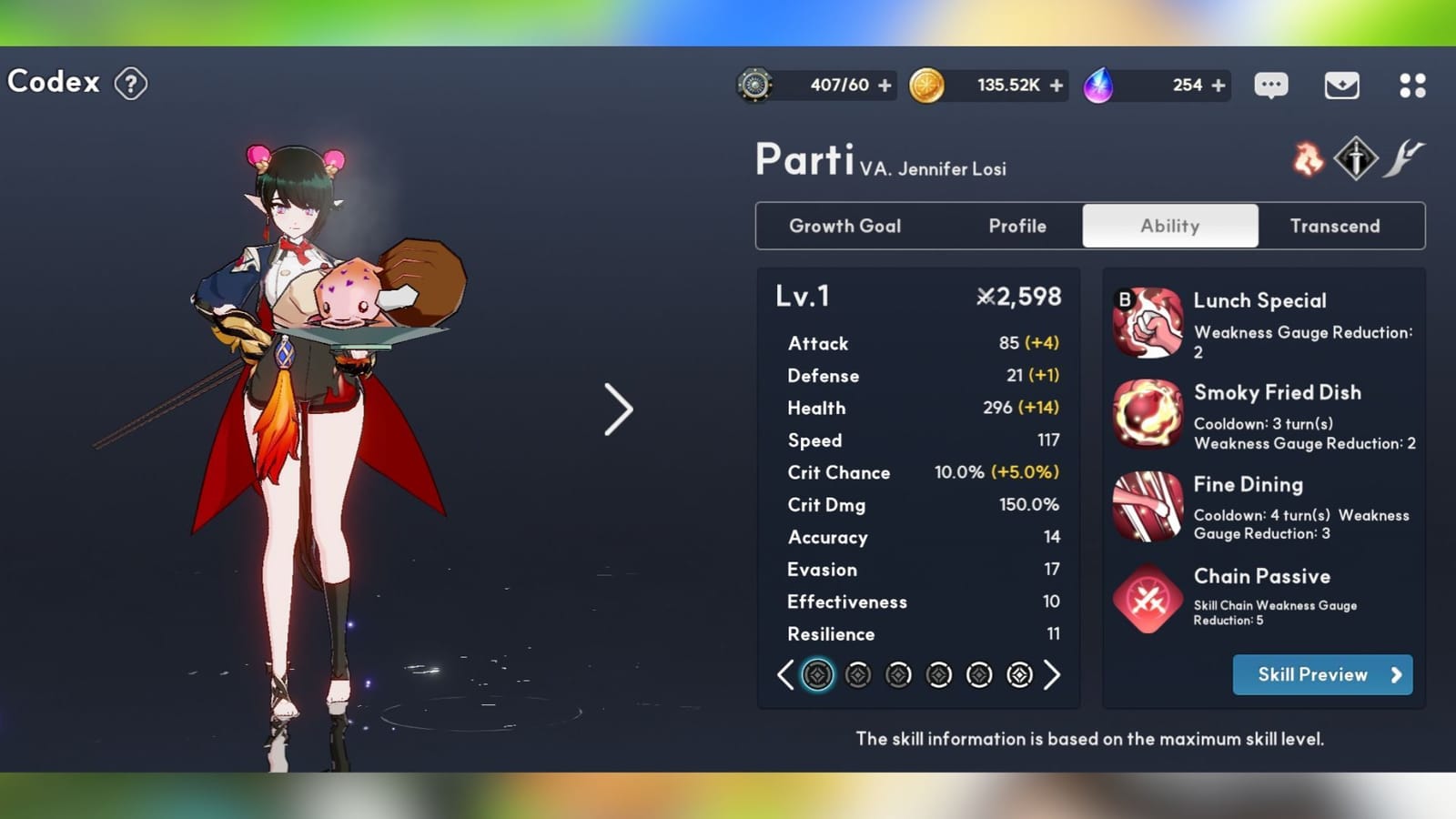Screen dimensions: 1456x819
Task: Select the Fire element icon beside Parti's name
Action: tap(1306, 159)
